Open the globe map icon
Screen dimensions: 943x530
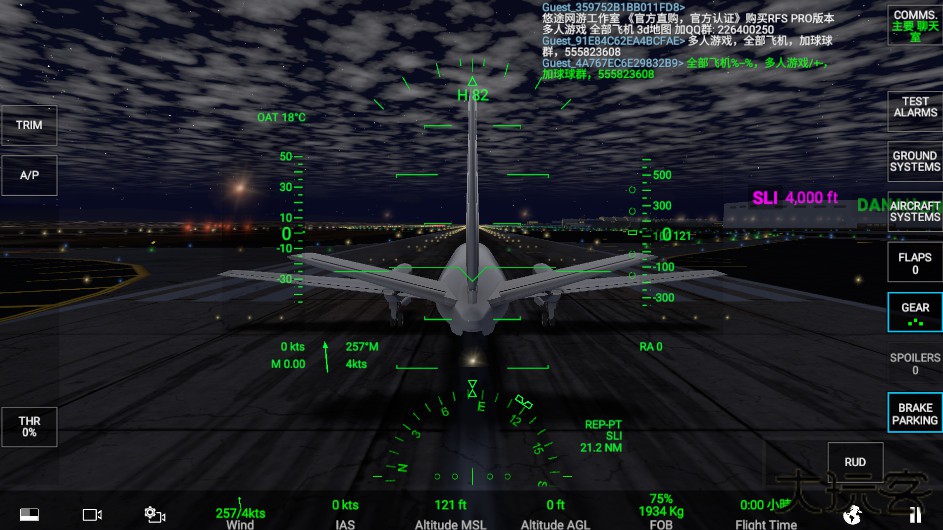coord(853,515)
